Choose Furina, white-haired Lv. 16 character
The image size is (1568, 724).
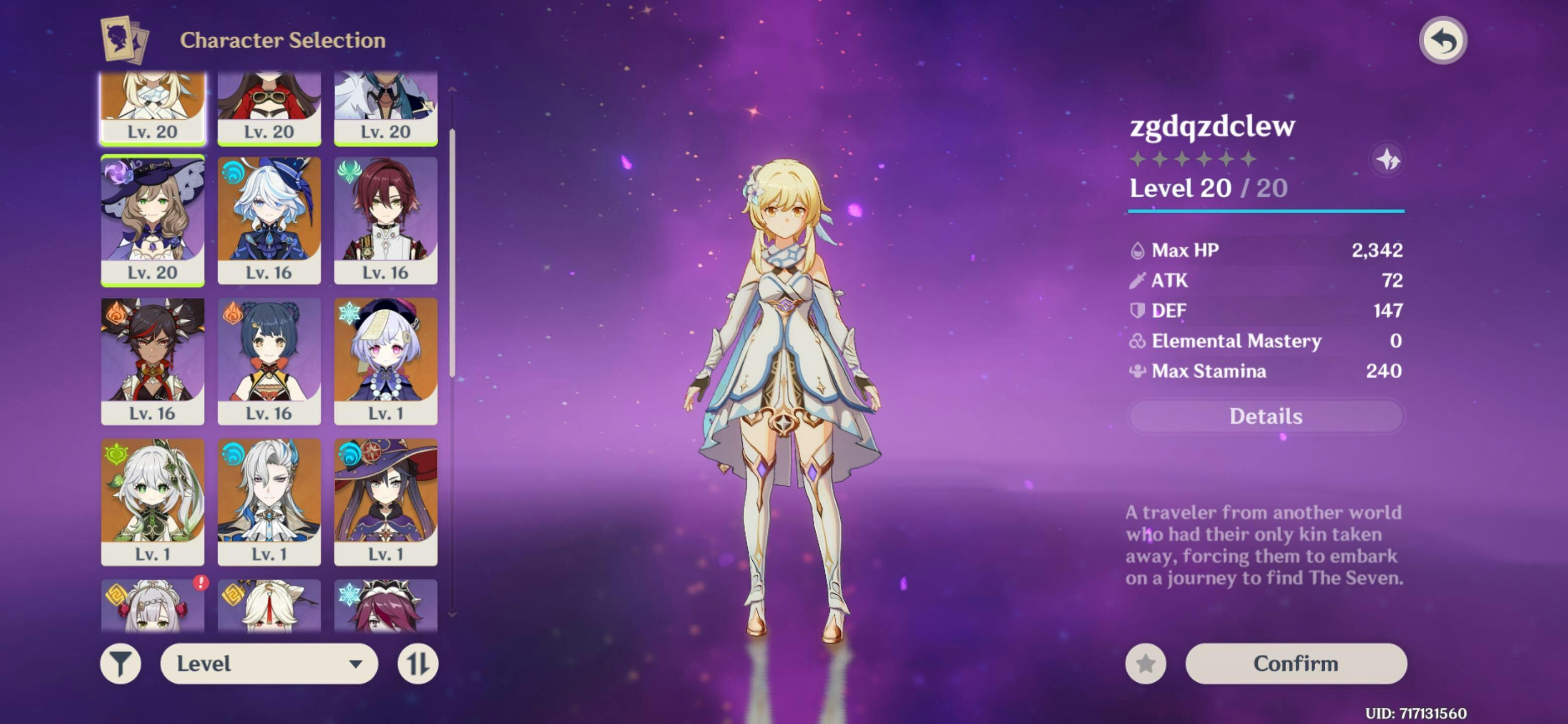[269, 219]
